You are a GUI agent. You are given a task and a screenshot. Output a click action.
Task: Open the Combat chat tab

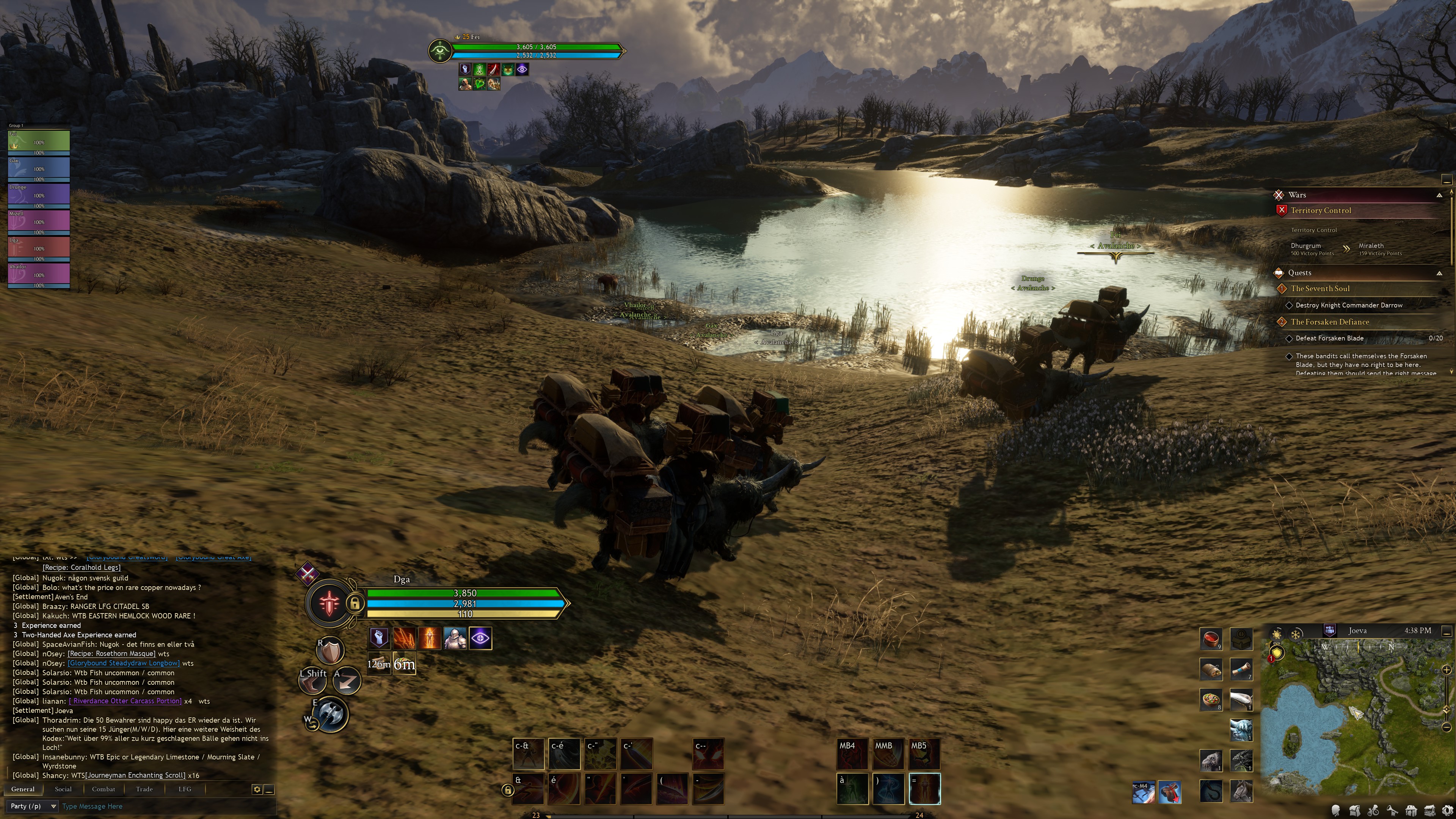(104, 789)
